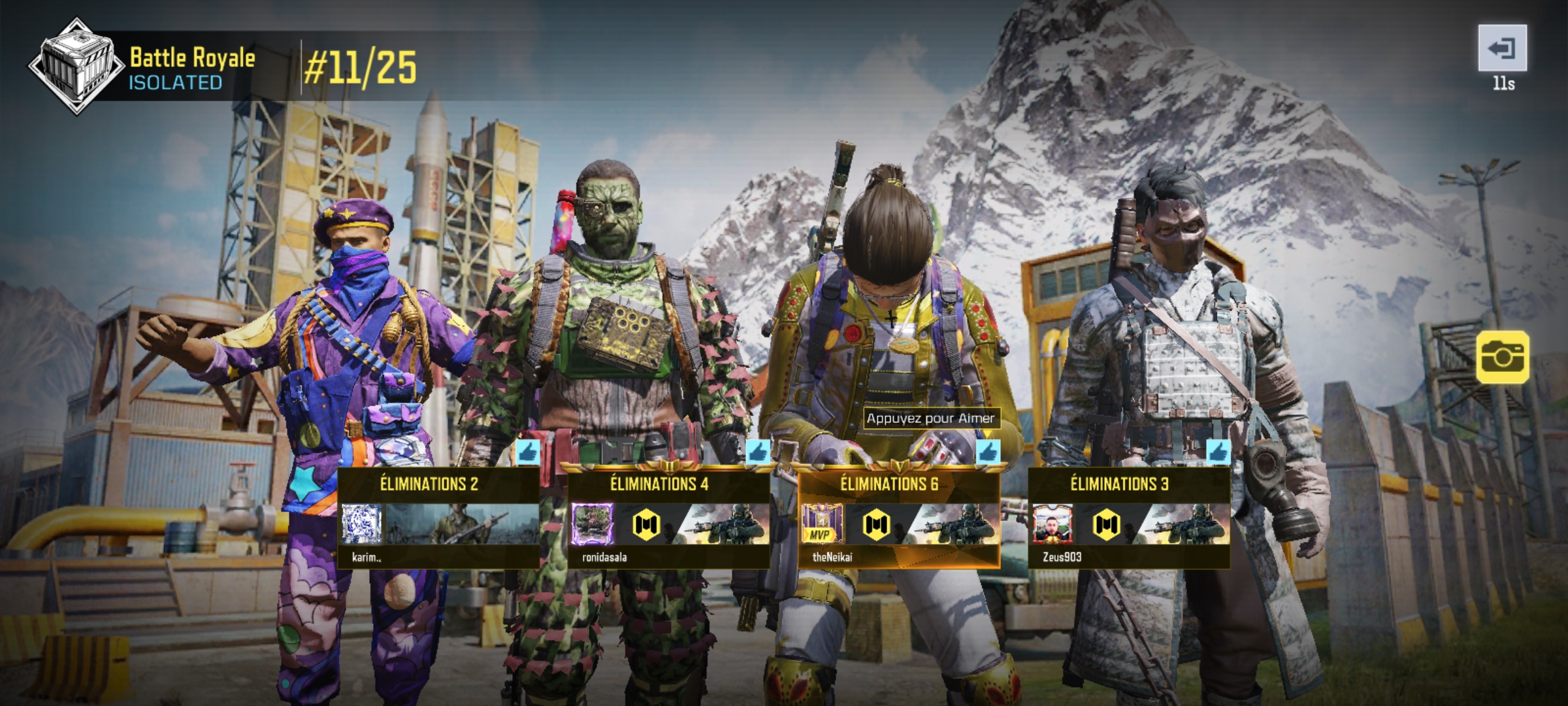Click Zeus903's avatar picture

(x=1053, y=524)
